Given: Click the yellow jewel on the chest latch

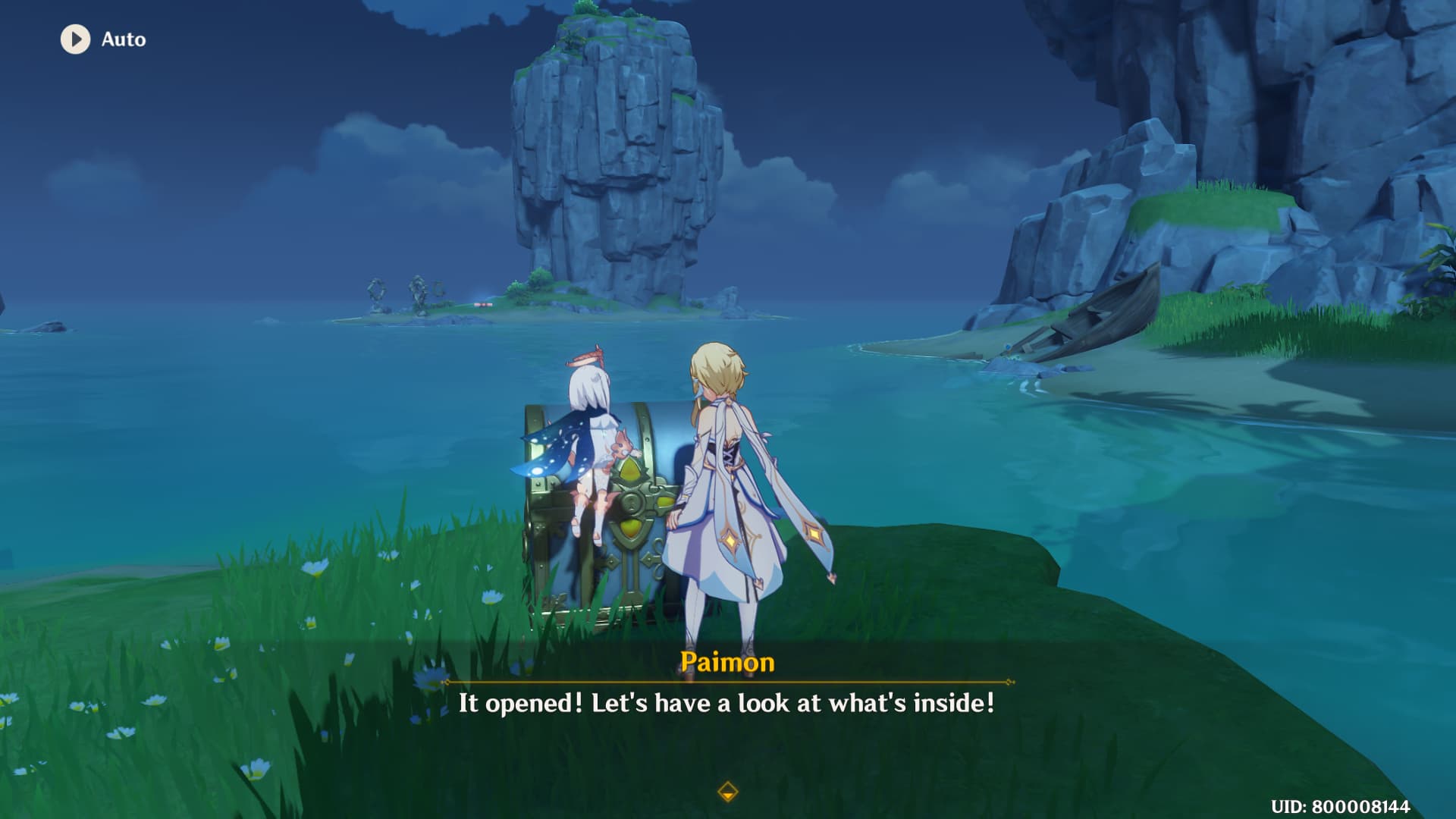Looking at the screenshot, I should [x=630, y=472].
